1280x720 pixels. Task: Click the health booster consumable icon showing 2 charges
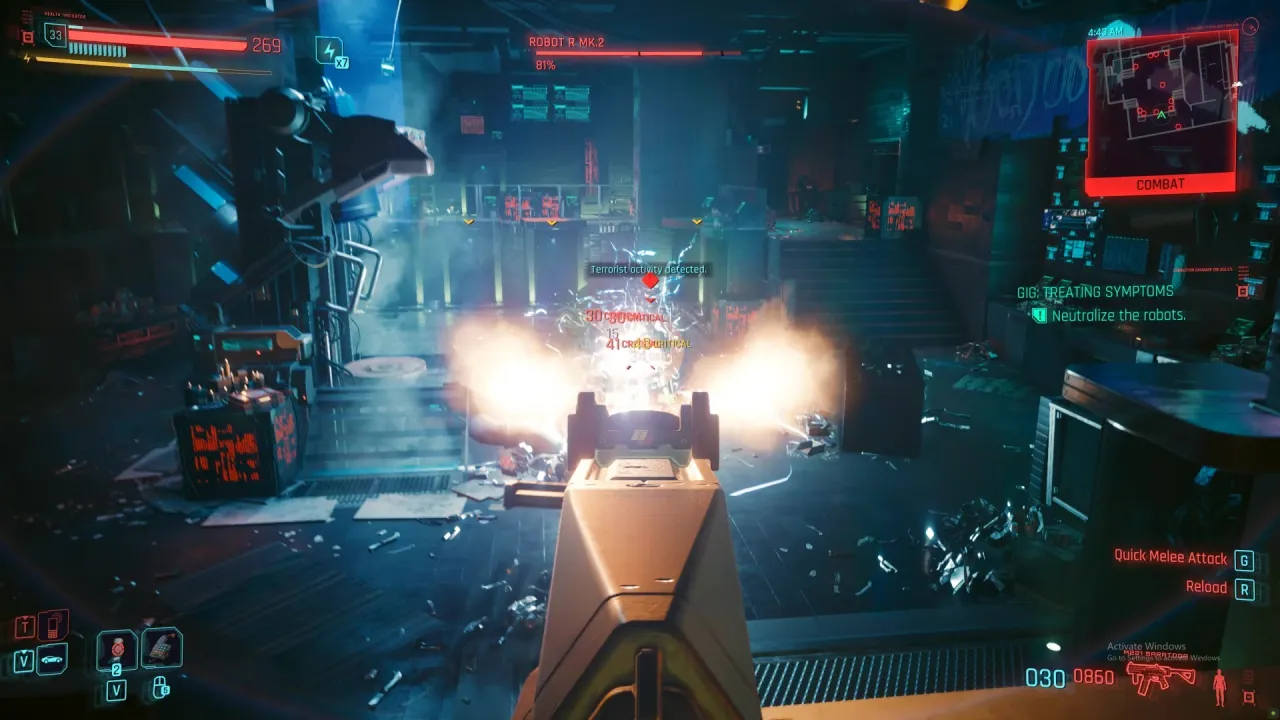117,651
